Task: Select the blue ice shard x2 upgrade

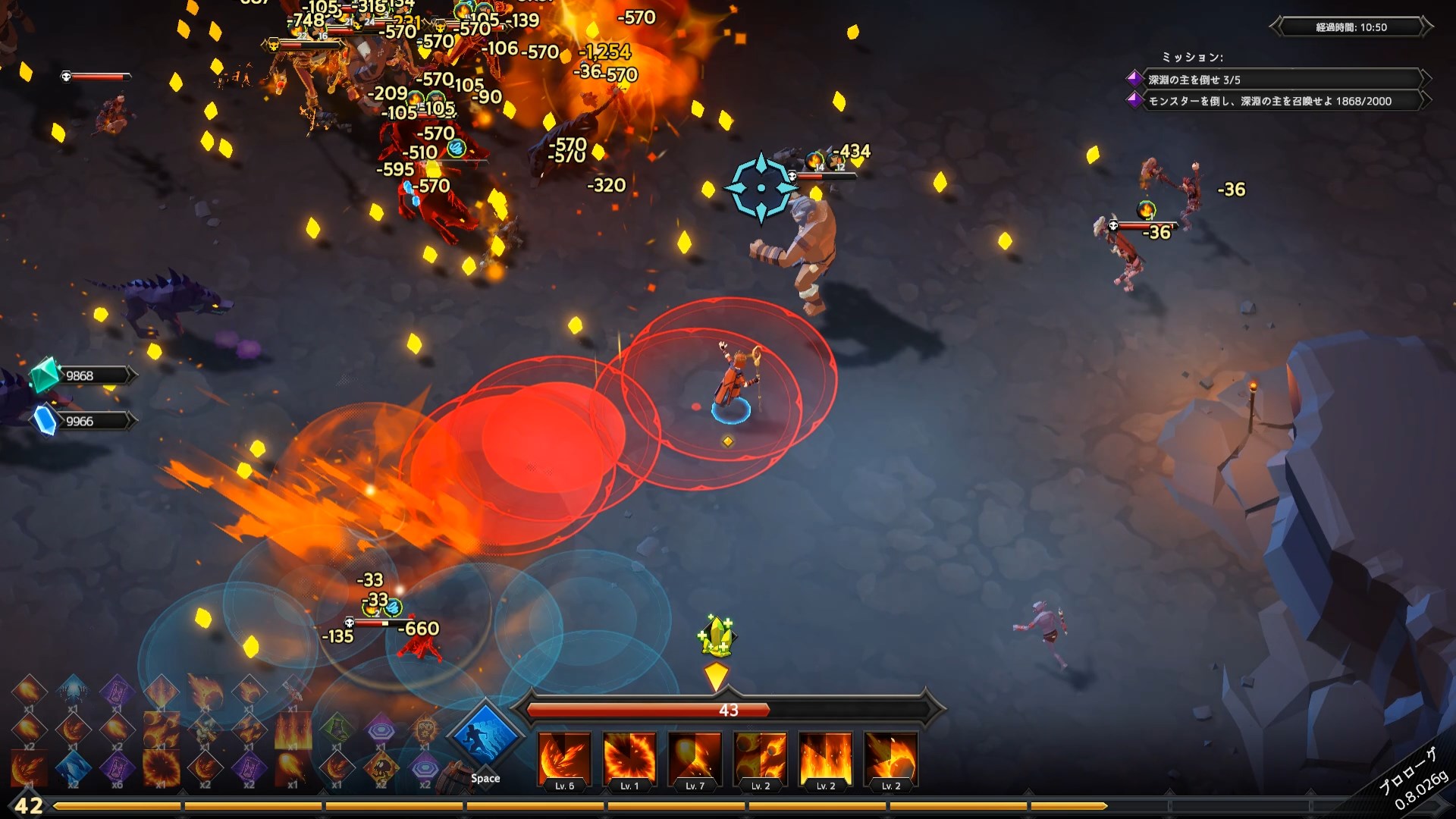Action: 73,767
